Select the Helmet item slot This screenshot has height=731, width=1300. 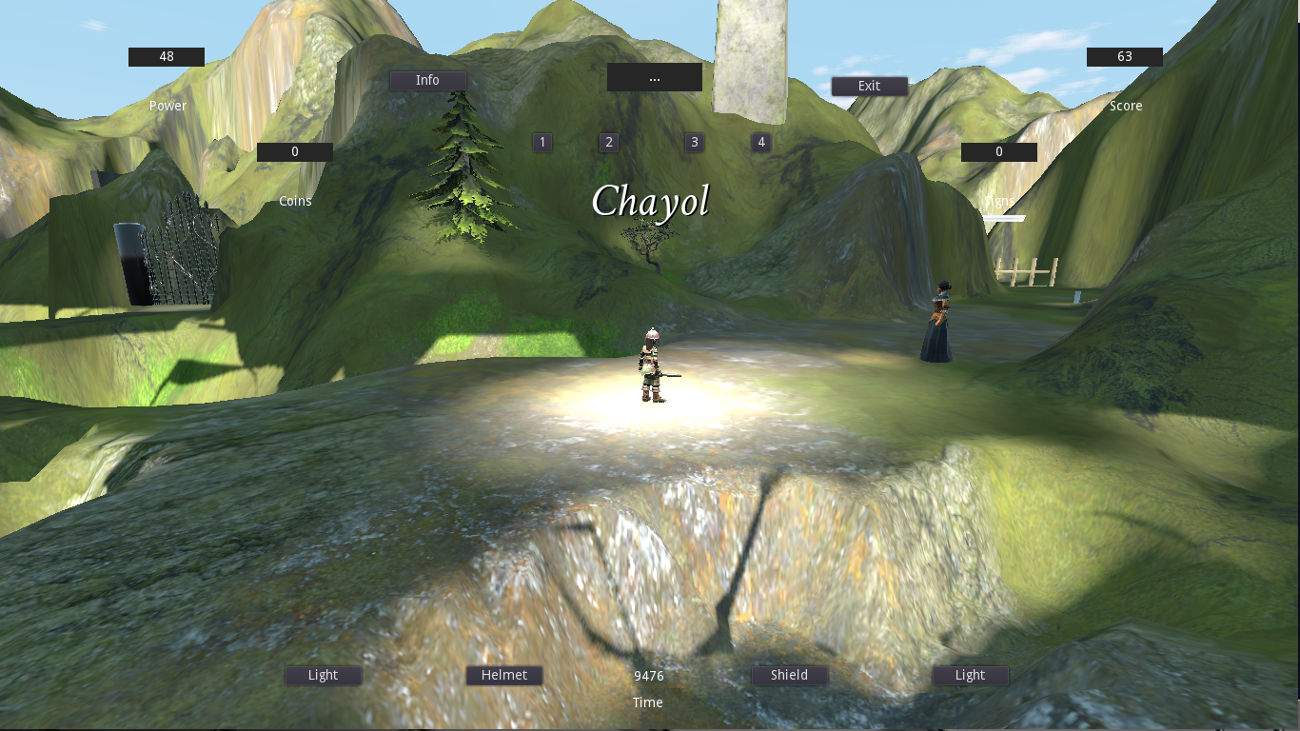click(x=504, y=675)
